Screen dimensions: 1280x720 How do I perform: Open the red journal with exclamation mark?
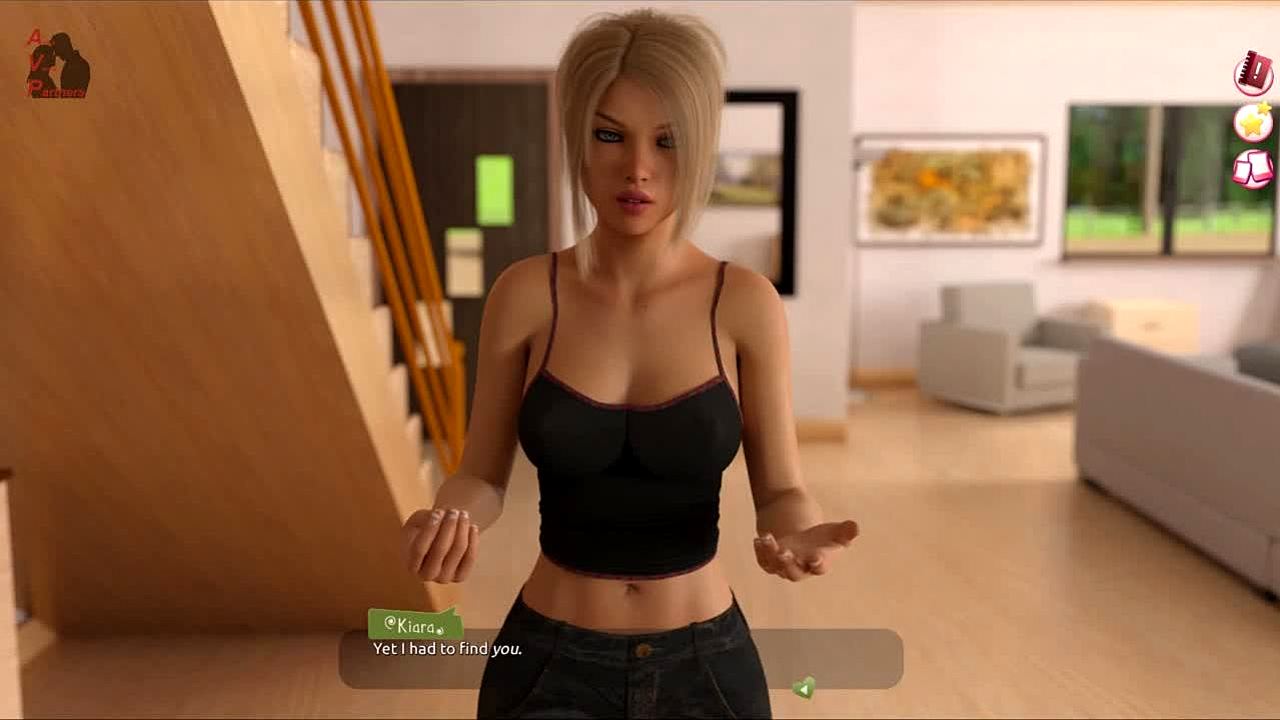(1253, 74)
